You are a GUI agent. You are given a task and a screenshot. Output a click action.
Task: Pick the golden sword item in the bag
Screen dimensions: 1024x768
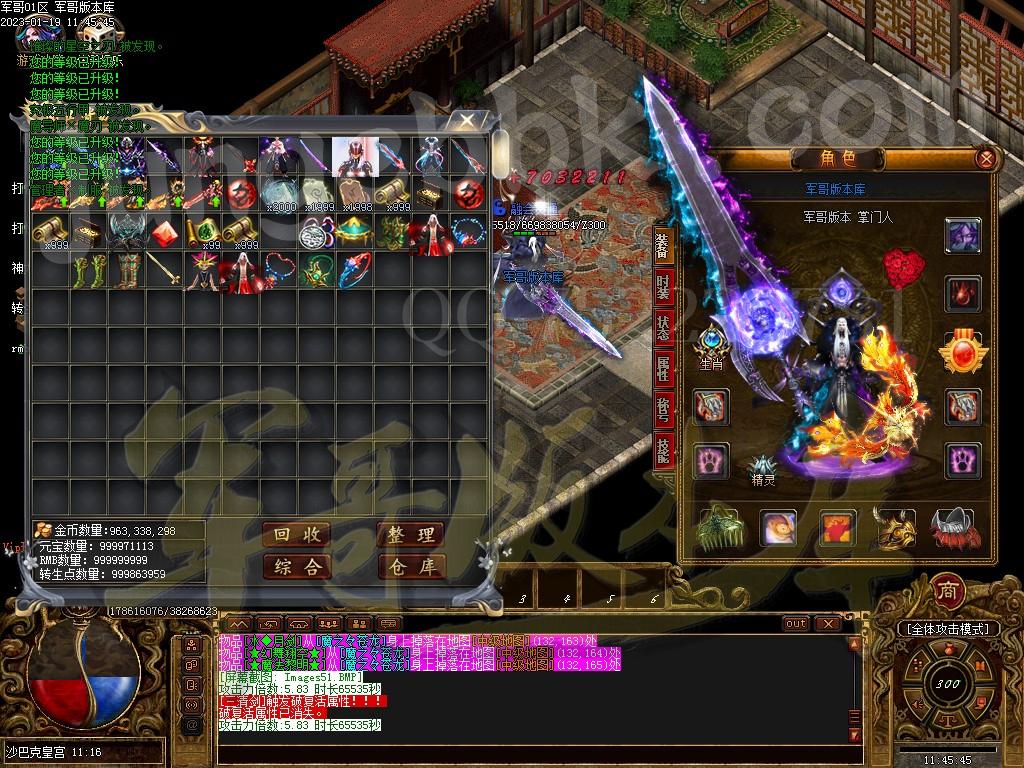tap(165, 270)
